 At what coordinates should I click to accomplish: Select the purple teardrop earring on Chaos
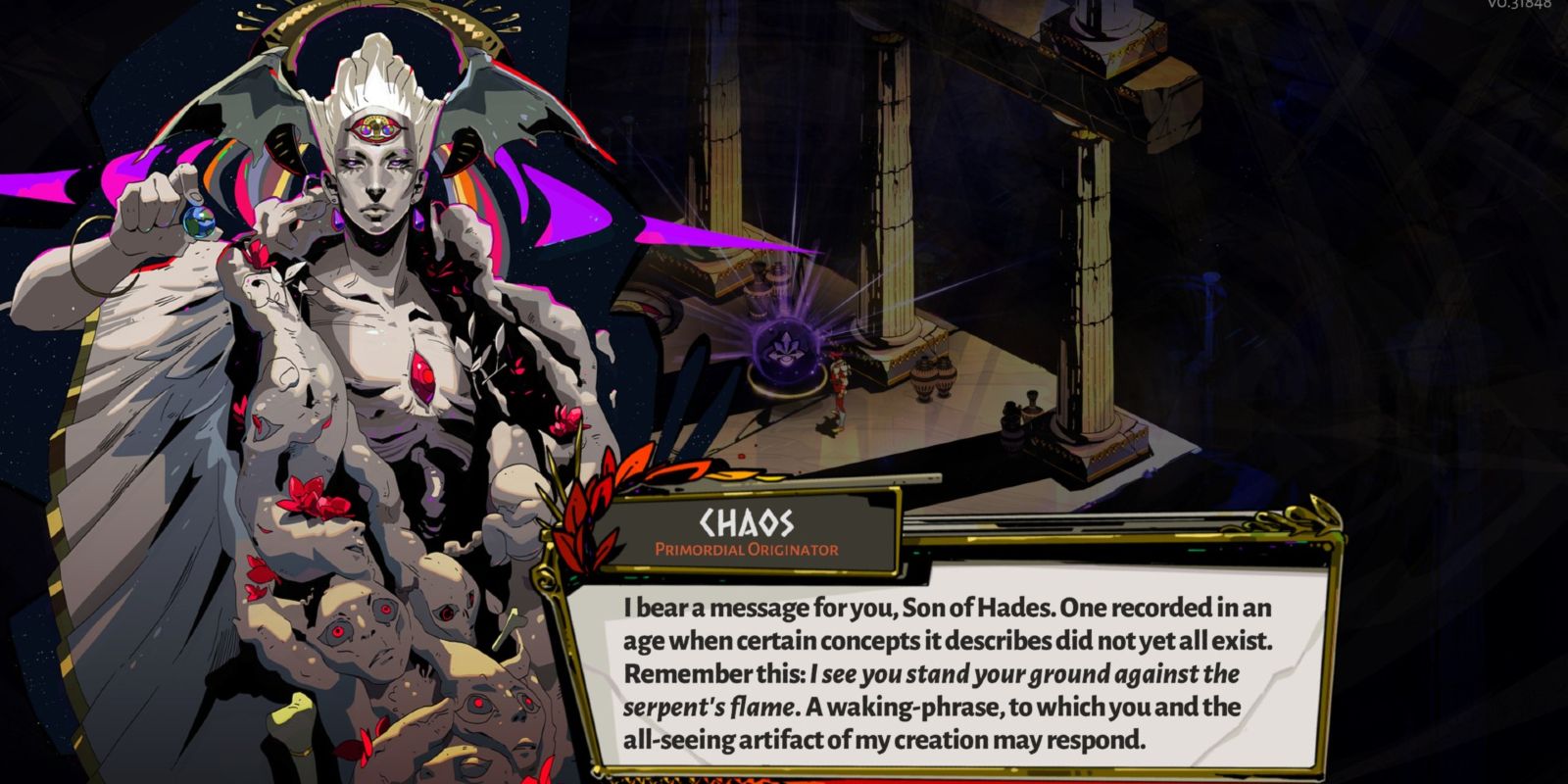[x=419, y=218]
